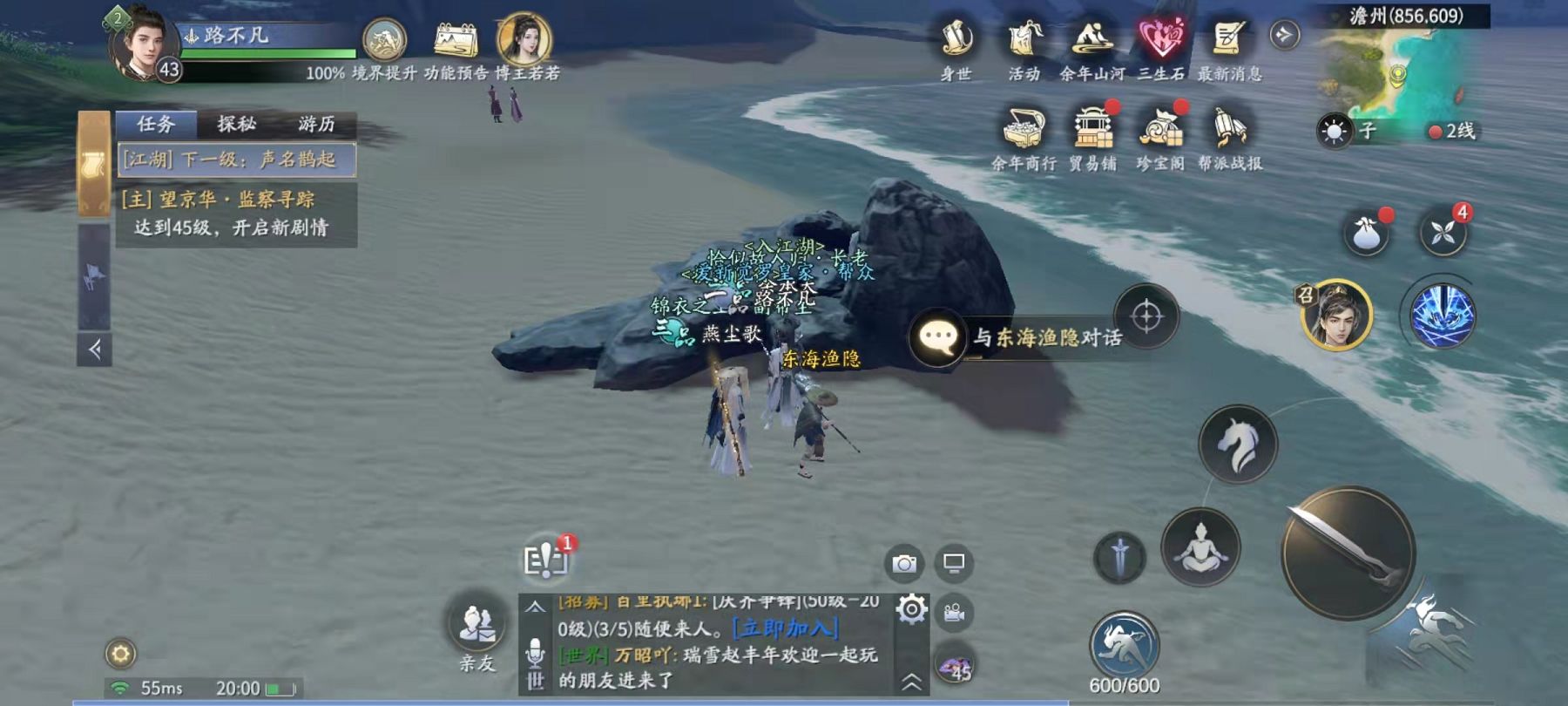
Task: Switch to the 探秘 tab
Action: [x=236, y=124]
